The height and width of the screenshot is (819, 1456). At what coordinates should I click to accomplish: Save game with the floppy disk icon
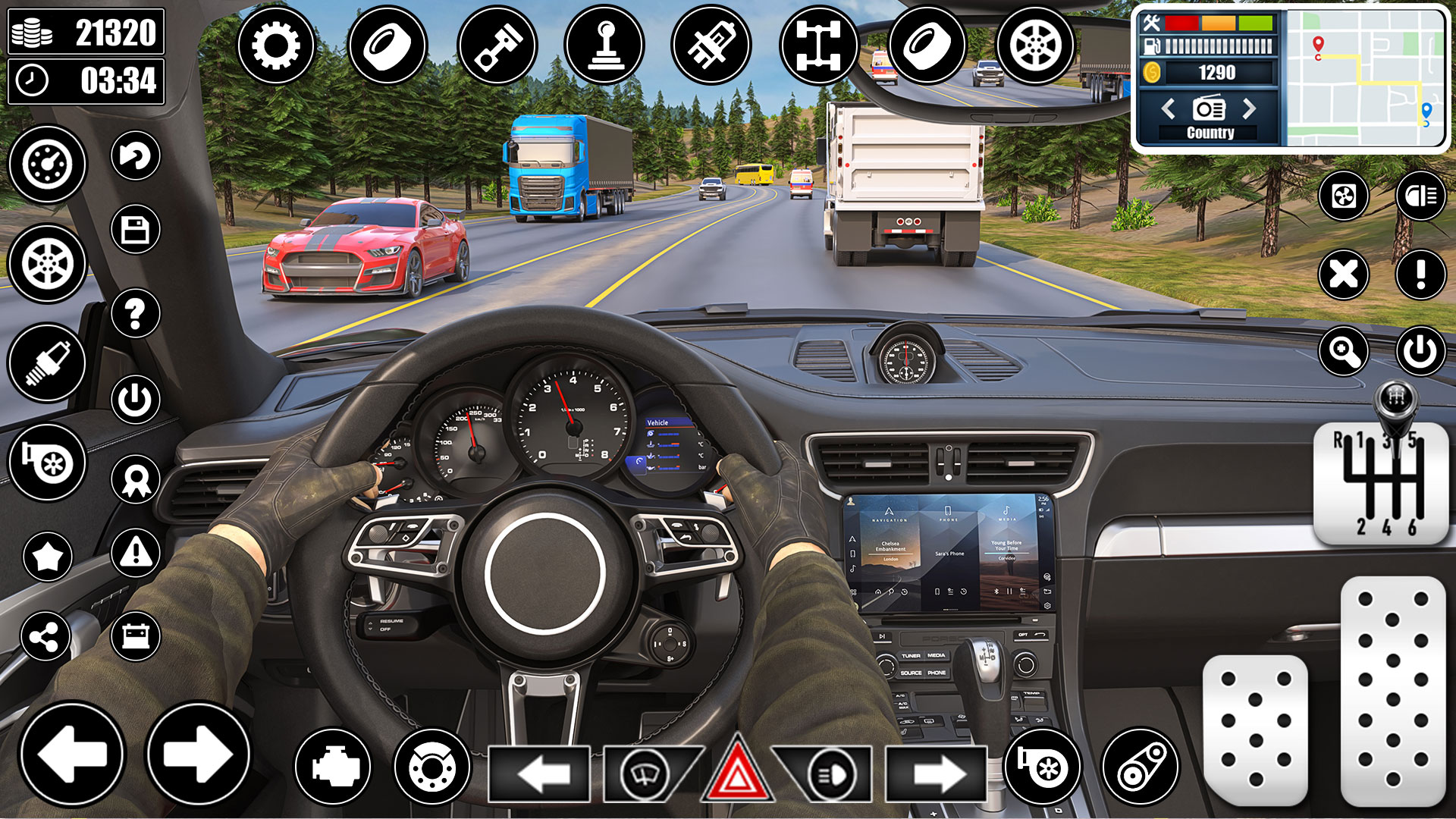pyautogui.click(x=135, y=230)
